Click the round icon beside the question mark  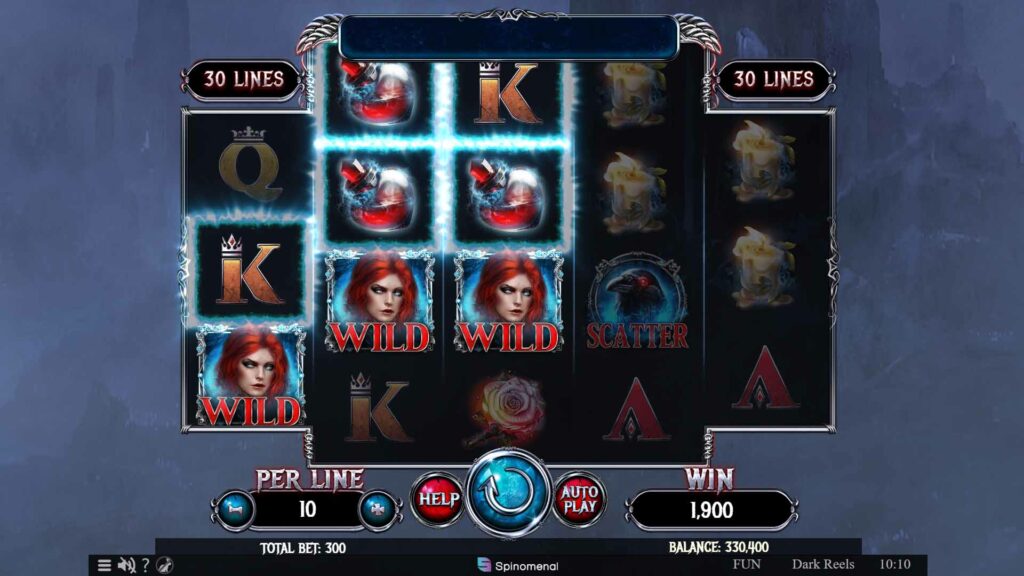point(164,565)
